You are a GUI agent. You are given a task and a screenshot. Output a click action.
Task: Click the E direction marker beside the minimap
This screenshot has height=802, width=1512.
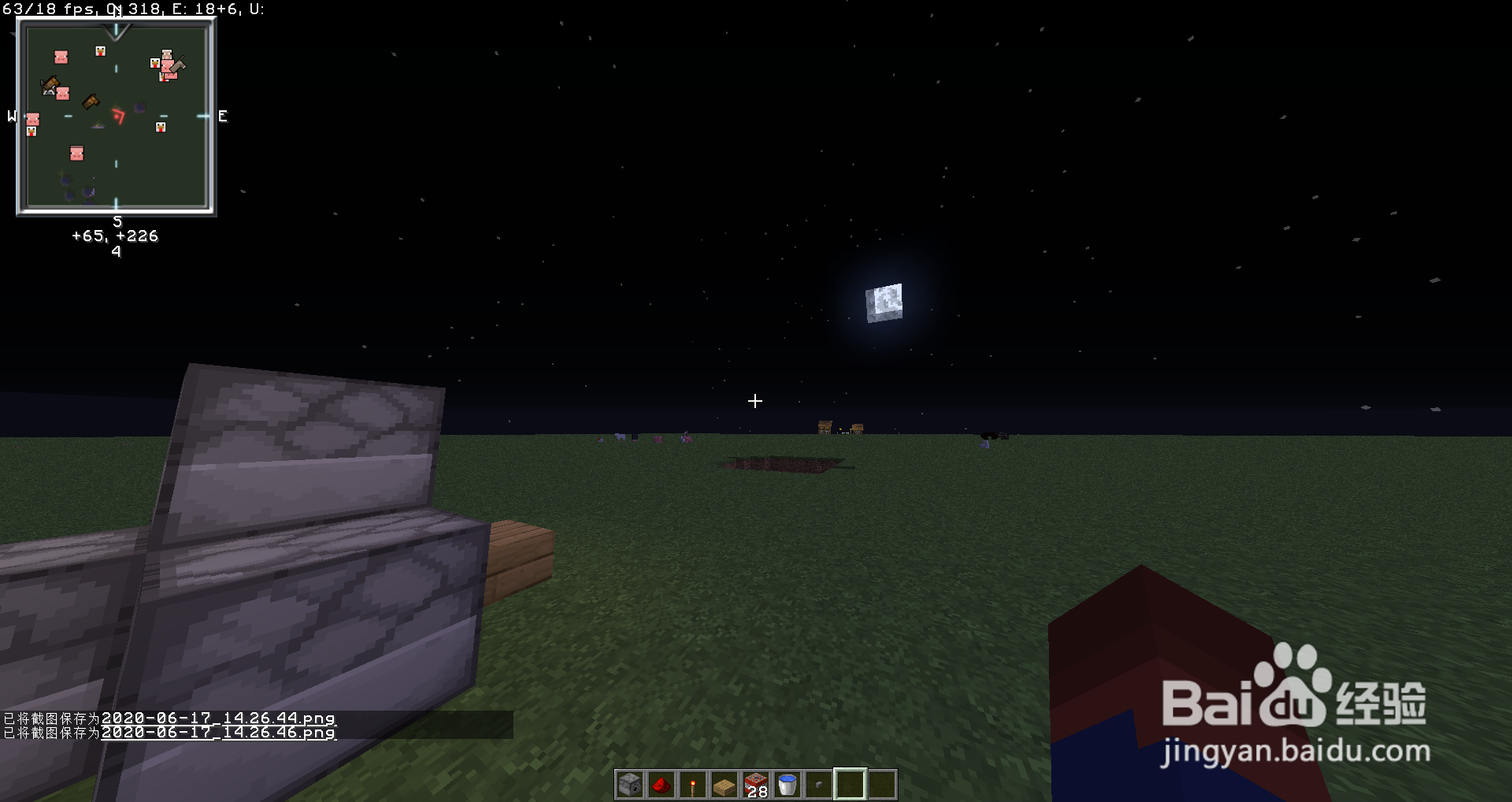(223, 117)
